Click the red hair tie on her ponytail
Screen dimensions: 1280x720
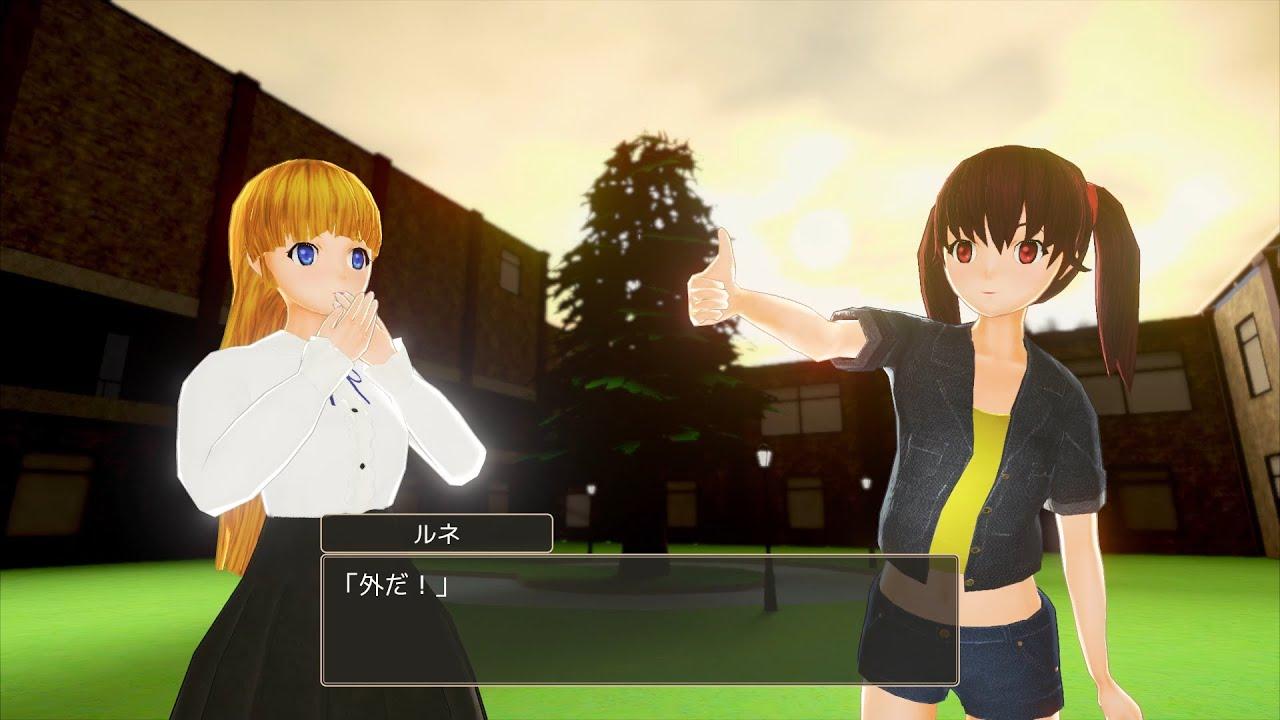pyautogui.click(x=1095, y=200)
